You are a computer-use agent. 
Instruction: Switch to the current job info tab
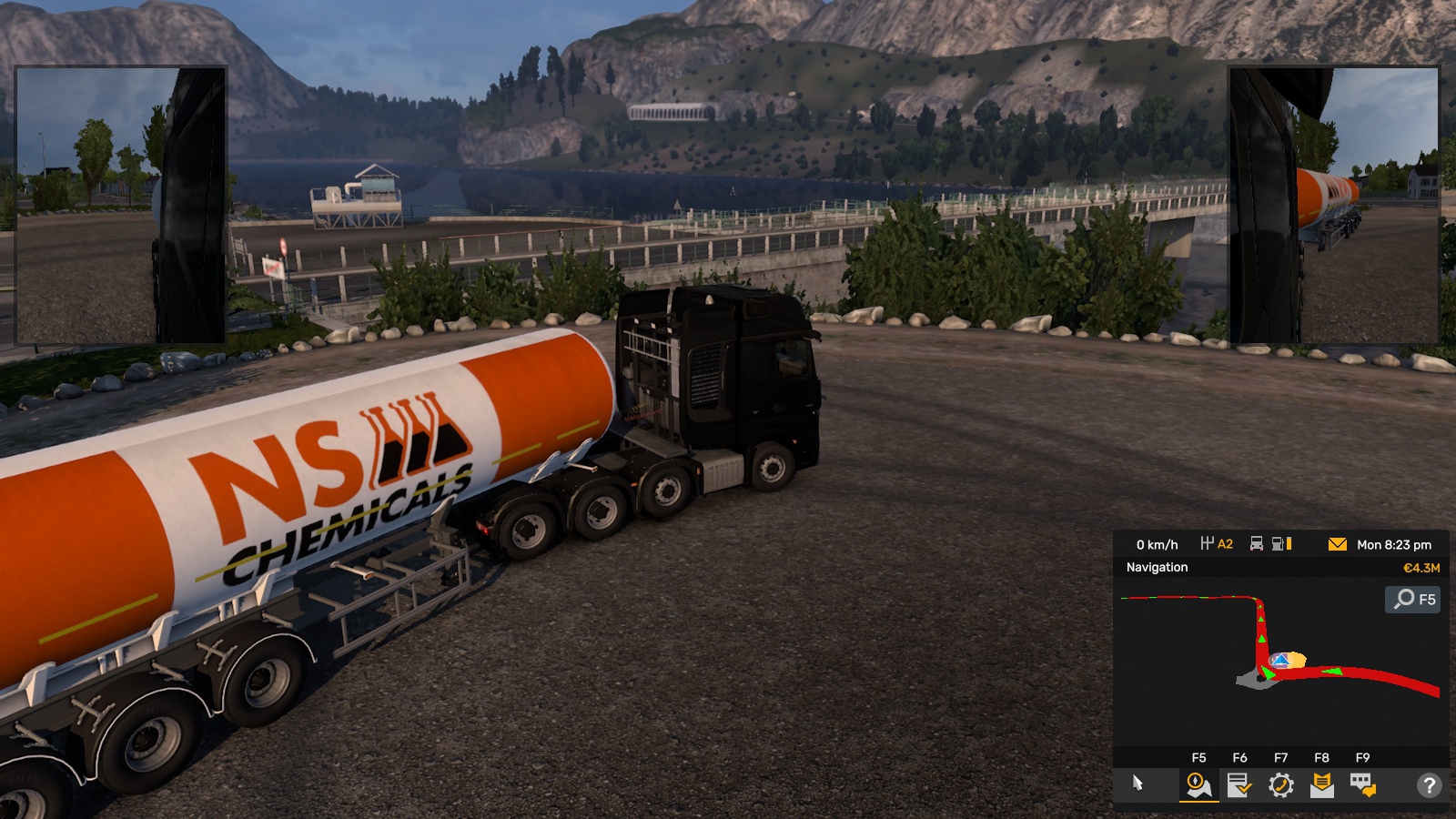[x=1239, y=784]
